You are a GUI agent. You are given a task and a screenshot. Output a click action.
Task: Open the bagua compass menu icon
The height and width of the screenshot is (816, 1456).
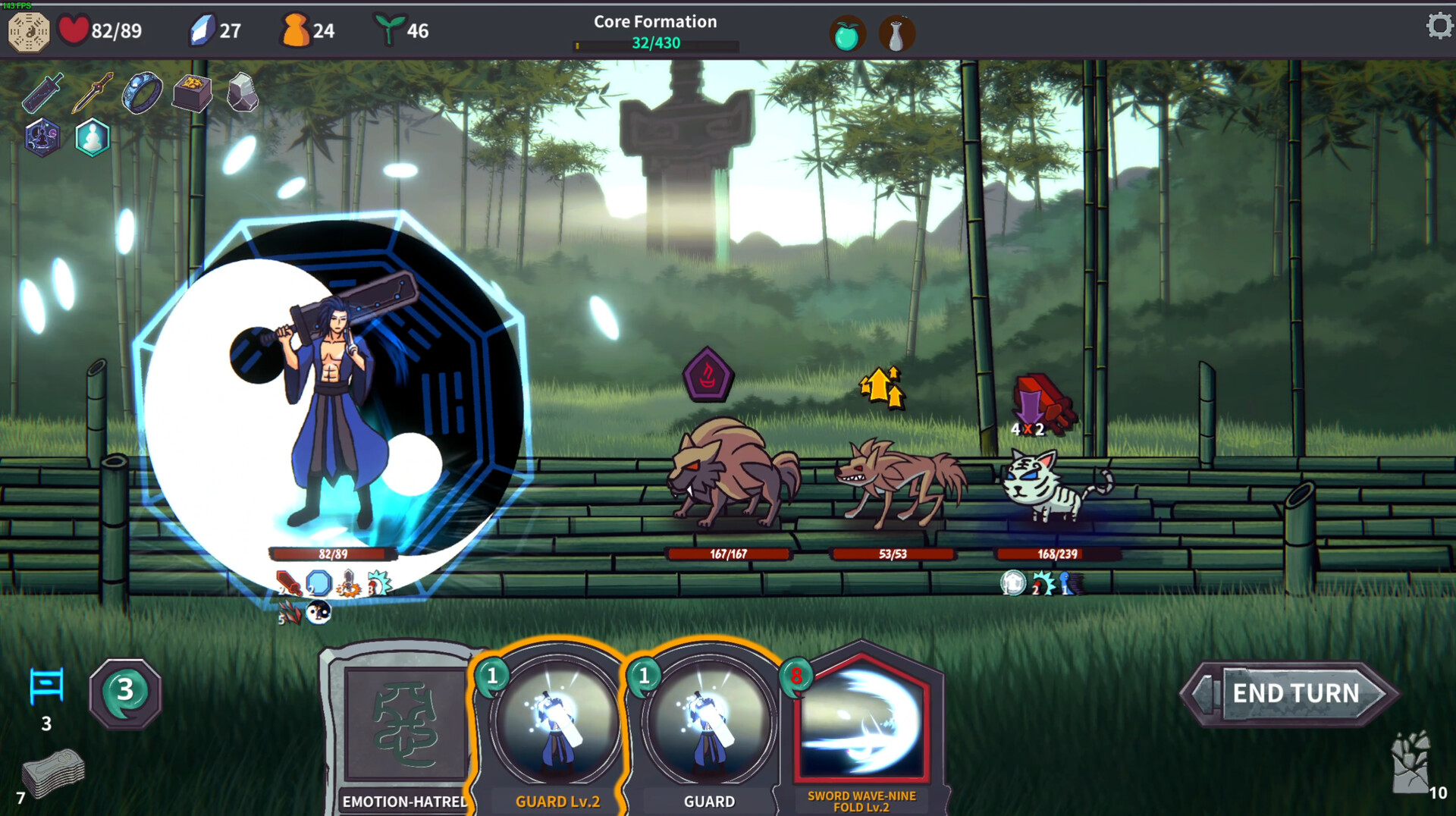pos(29,31)
